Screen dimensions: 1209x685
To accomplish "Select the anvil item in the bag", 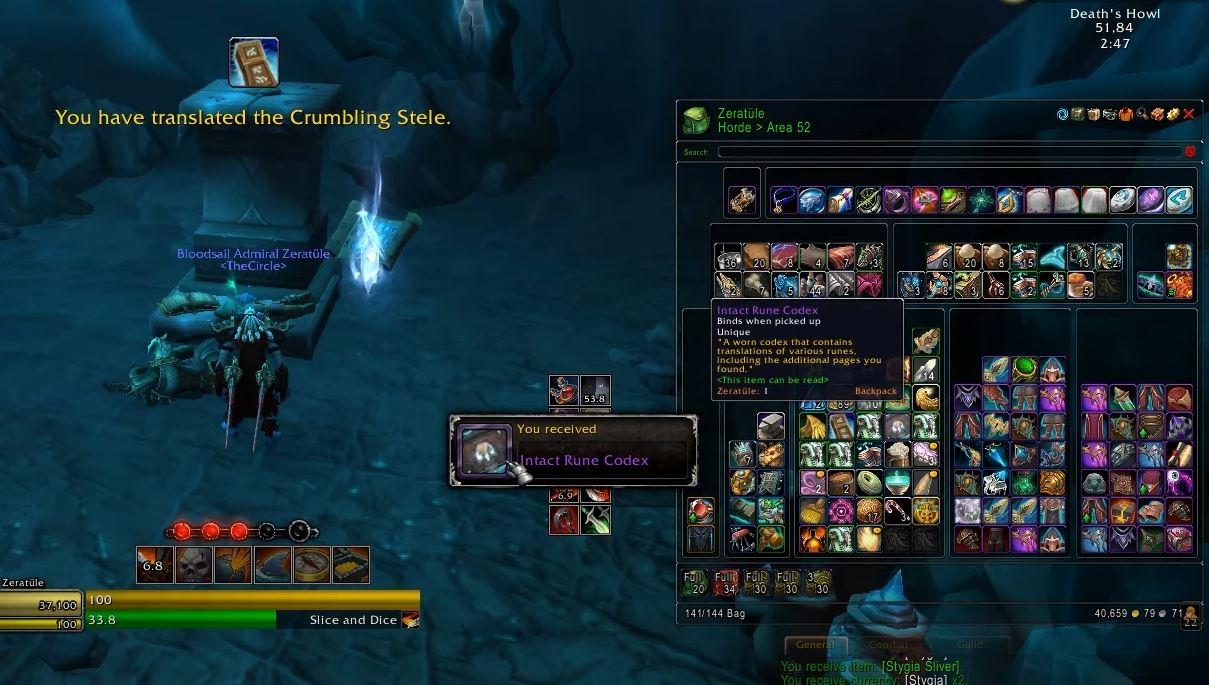I will 769,427.
